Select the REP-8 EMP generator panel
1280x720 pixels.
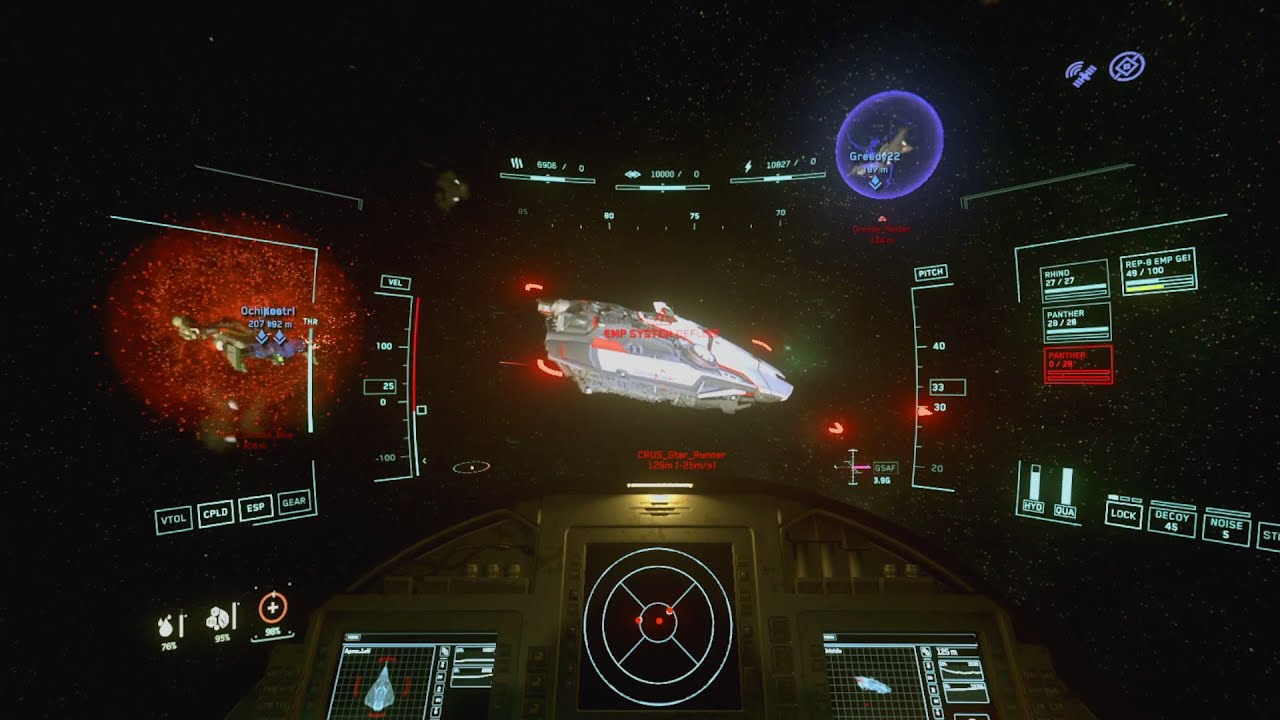click(1159, 272)
